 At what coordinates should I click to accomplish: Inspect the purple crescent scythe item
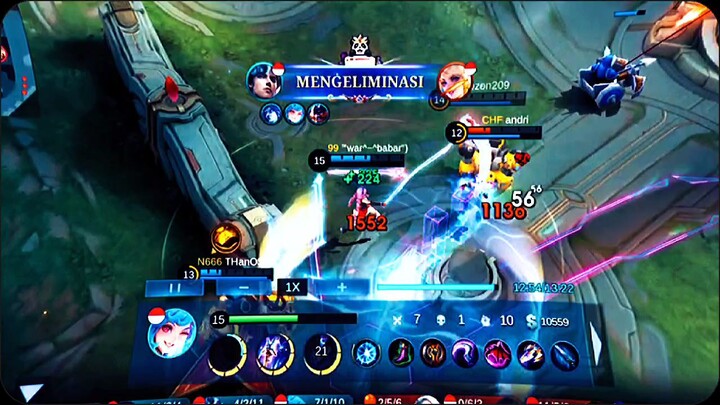465,353
